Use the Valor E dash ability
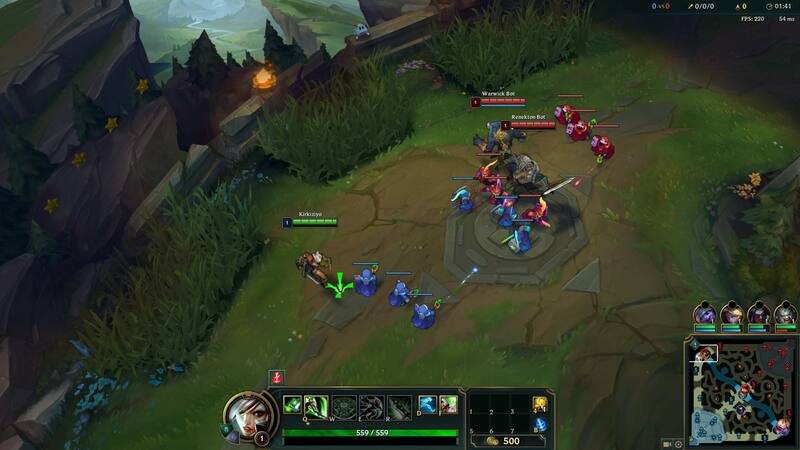800x450 pixels. [371, 406]
